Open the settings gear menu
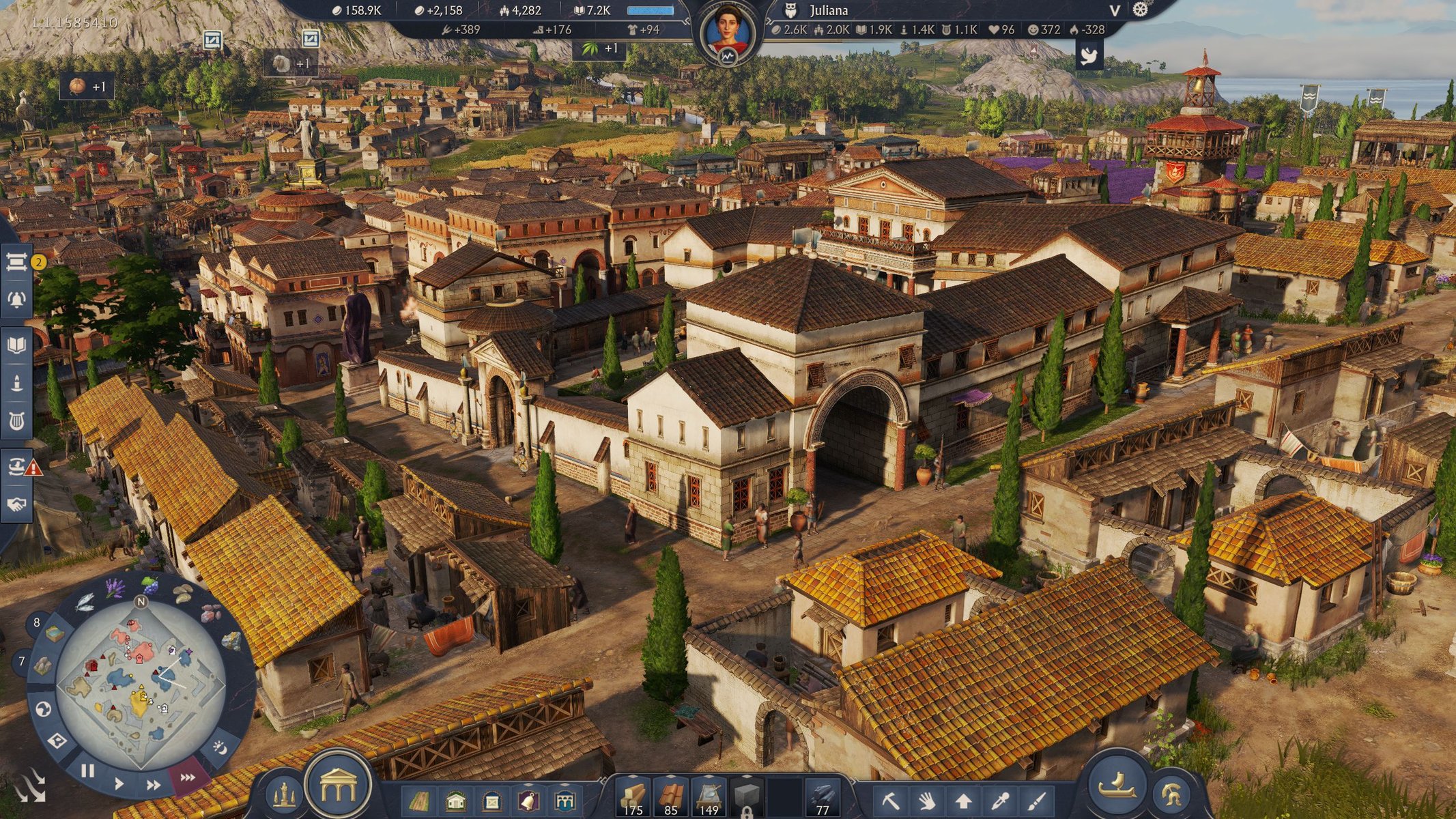This screenshot has width=1456, height=819. click(x=1141, y=10)
